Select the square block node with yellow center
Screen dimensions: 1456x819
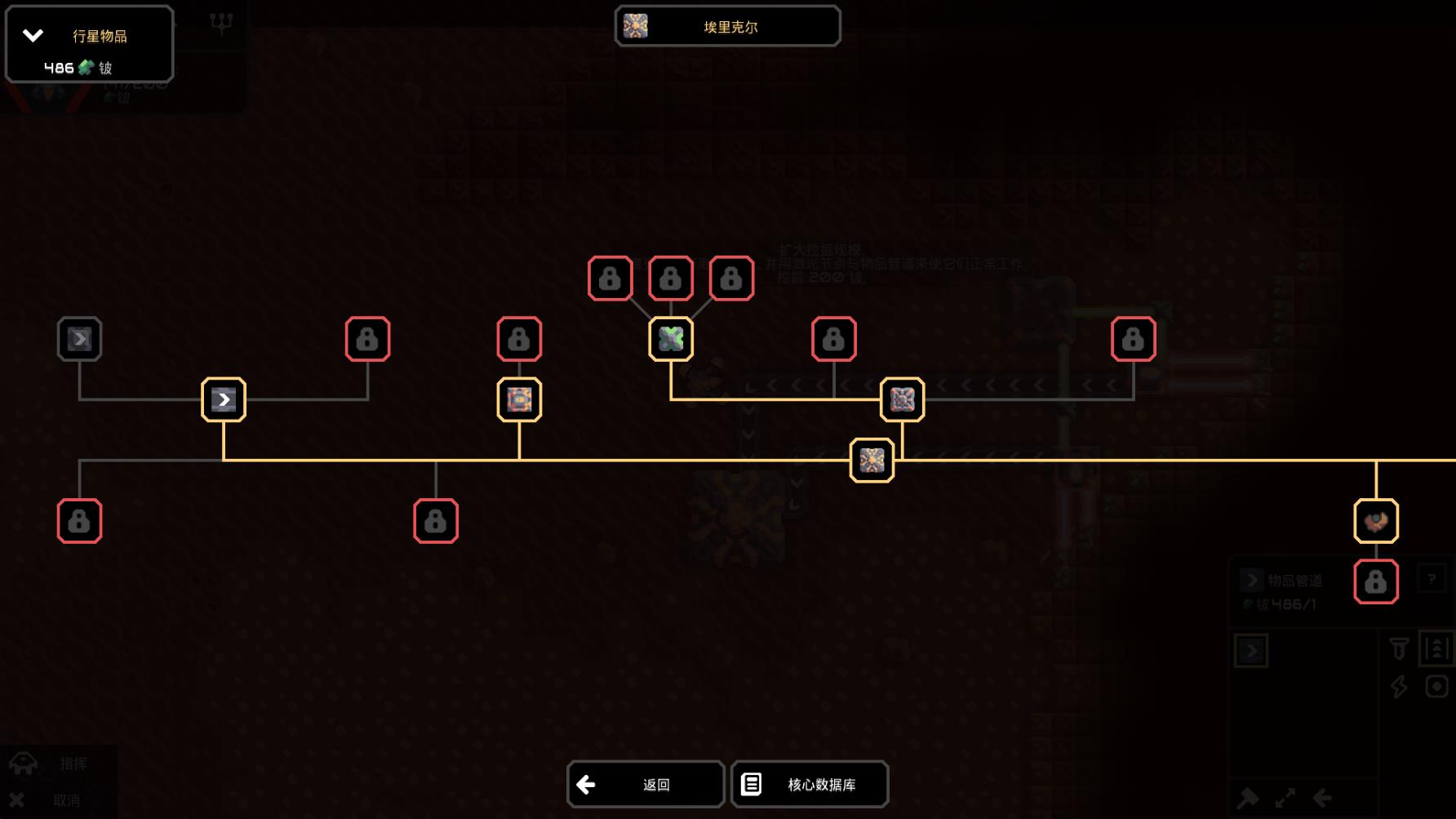pos(519,399)
